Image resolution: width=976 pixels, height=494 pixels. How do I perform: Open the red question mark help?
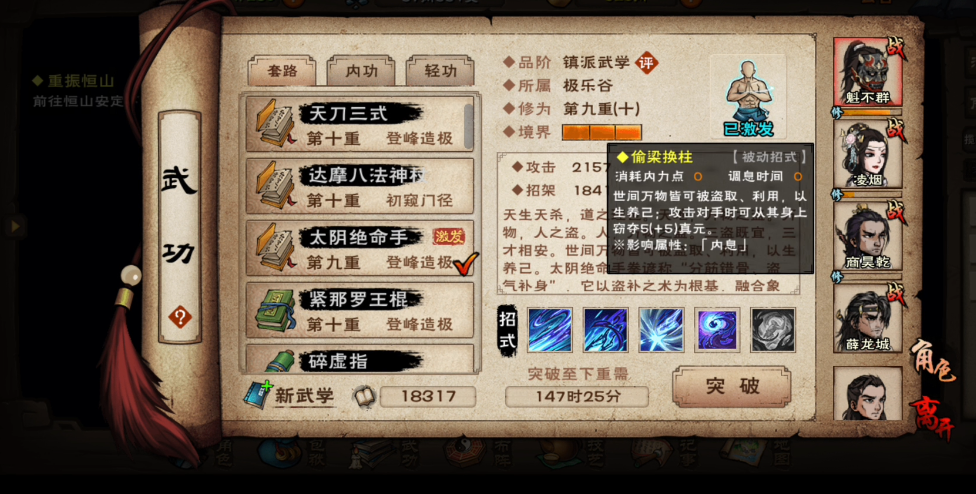click(180, 318)
